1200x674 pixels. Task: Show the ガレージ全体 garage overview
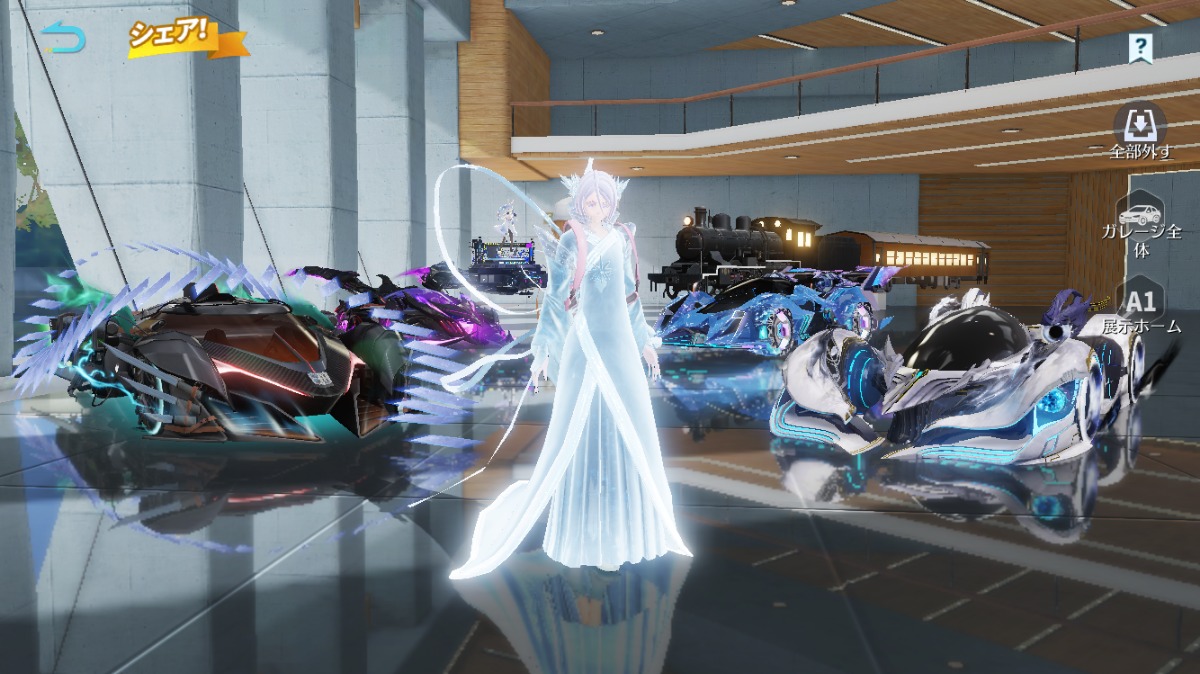click(1141, 226)
